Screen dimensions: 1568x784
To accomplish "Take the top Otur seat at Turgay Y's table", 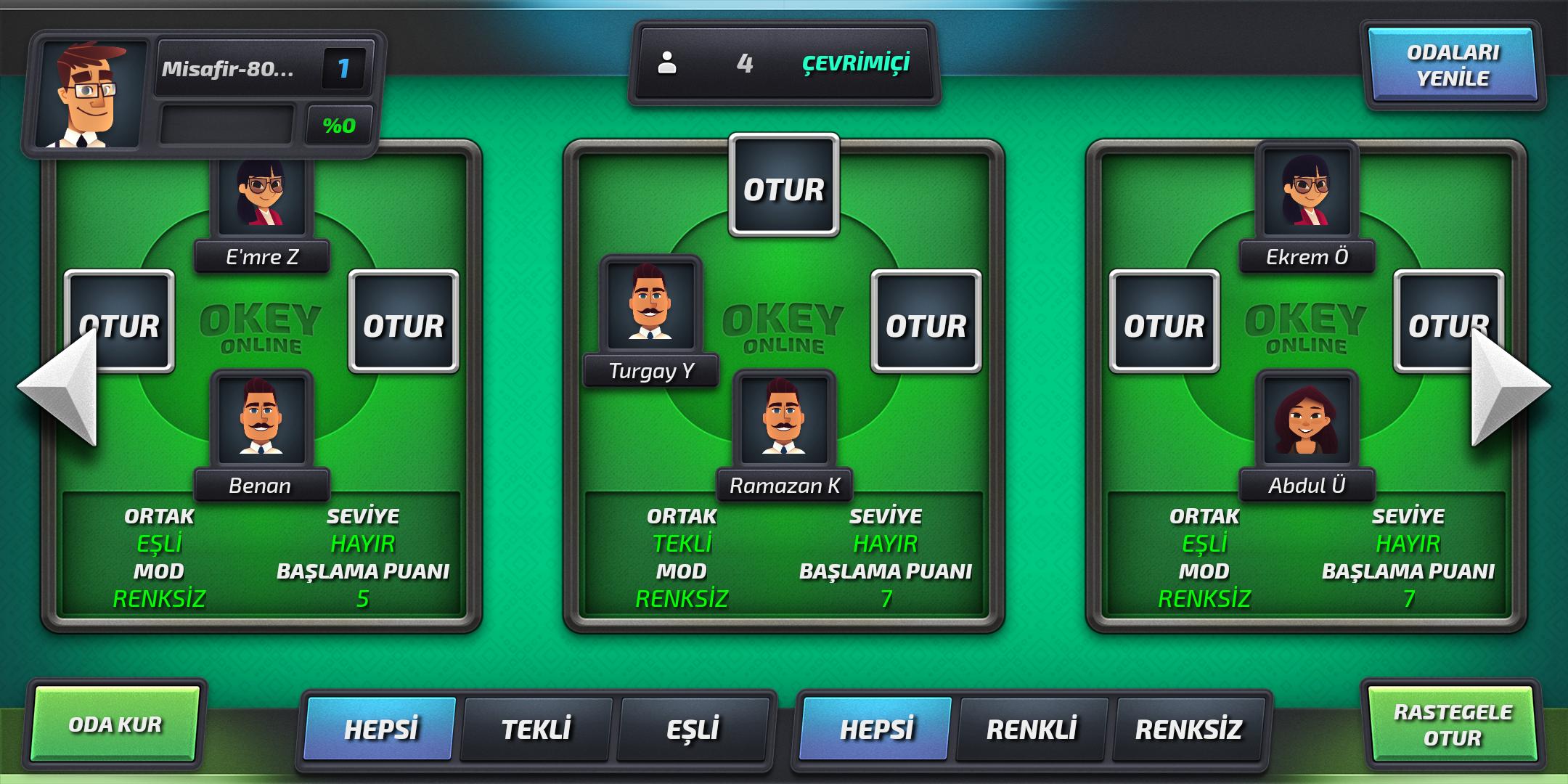I will point(784,187).
